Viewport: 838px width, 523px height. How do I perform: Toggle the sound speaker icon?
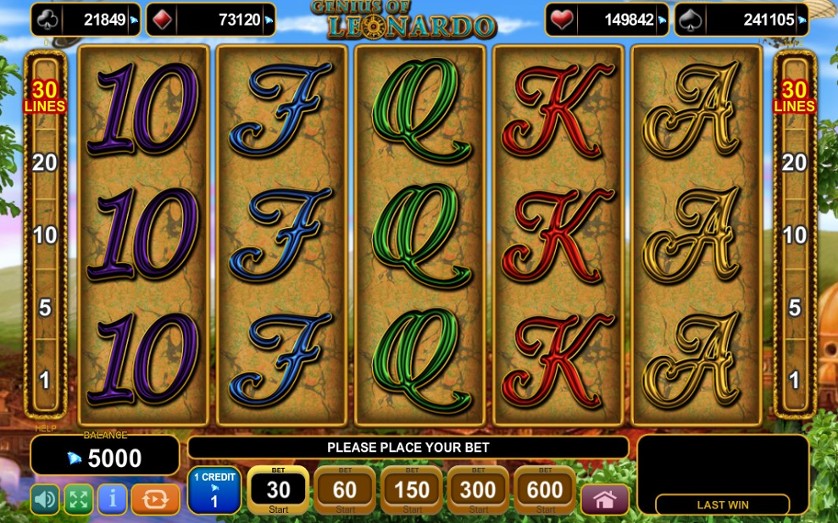pos(45,499)
